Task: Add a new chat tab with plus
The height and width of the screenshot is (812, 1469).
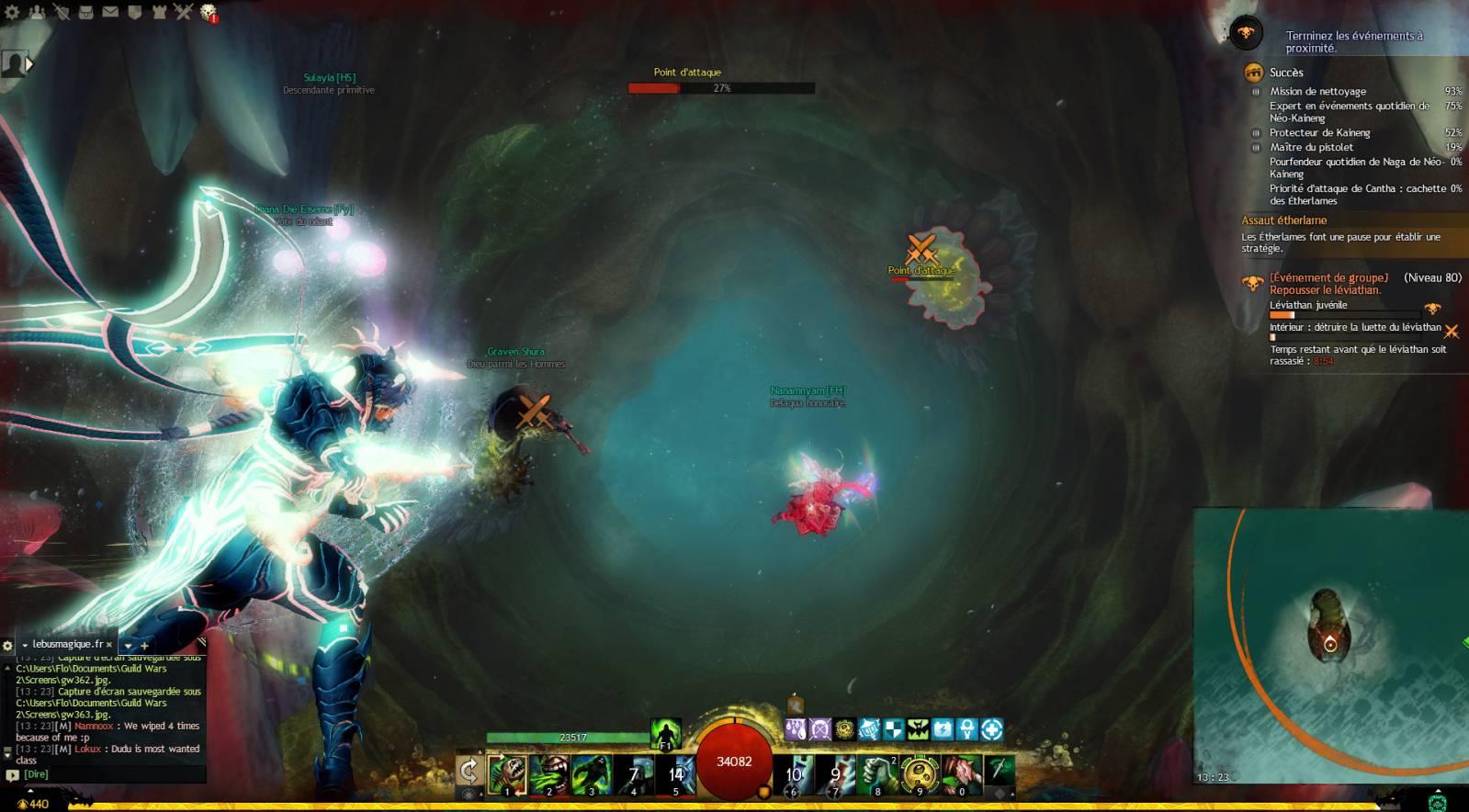Action: point(144,646)
